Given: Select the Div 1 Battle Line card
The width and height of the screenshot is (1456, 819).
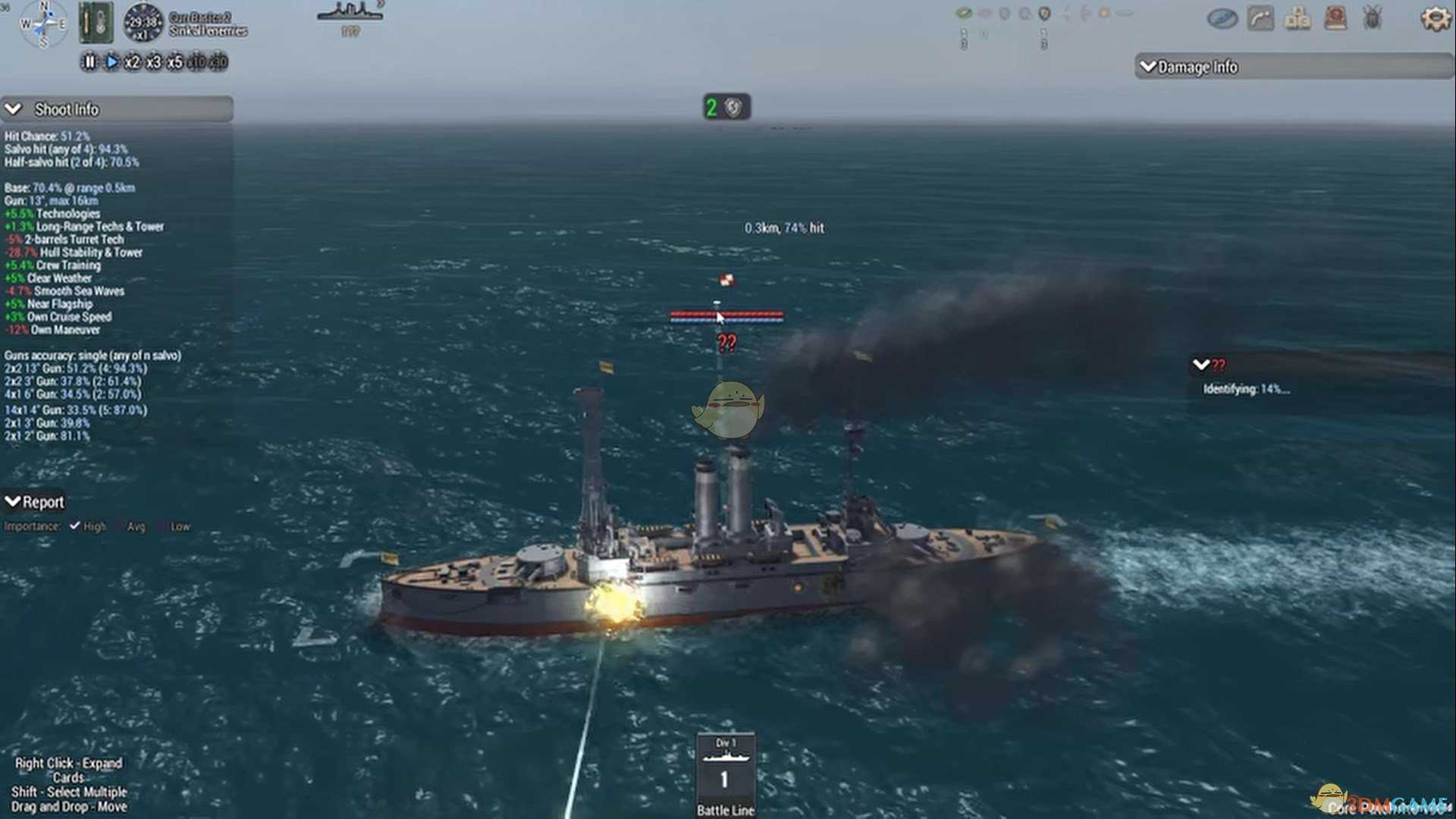Looking at the screenshot, I should [725, 773].
